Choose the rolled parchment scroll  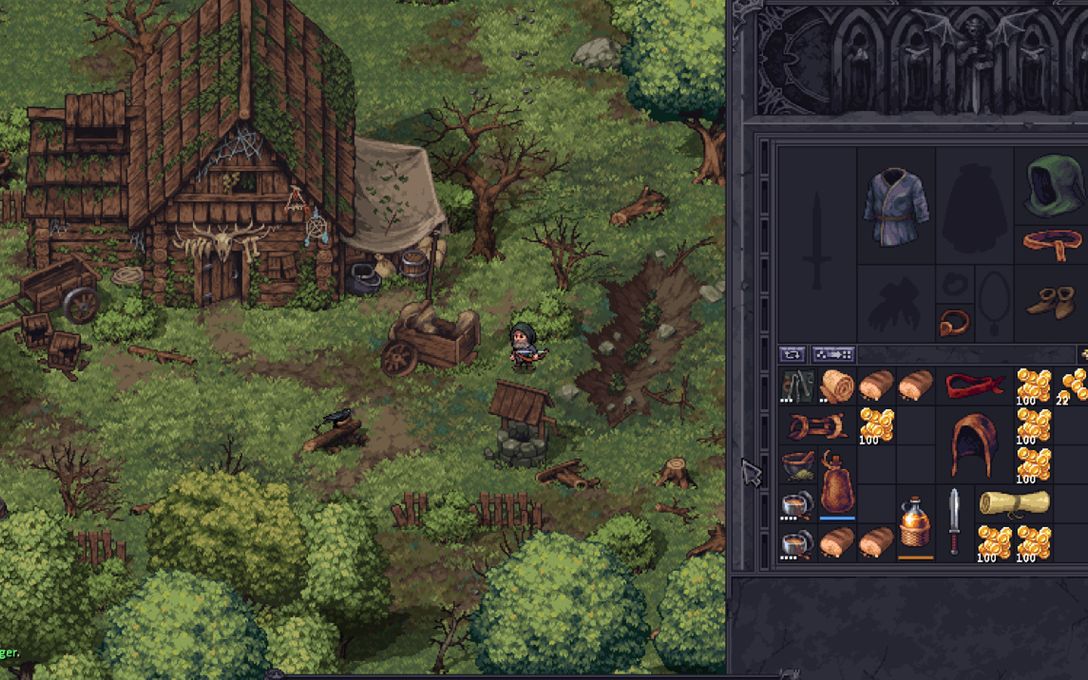[1014, 502]
